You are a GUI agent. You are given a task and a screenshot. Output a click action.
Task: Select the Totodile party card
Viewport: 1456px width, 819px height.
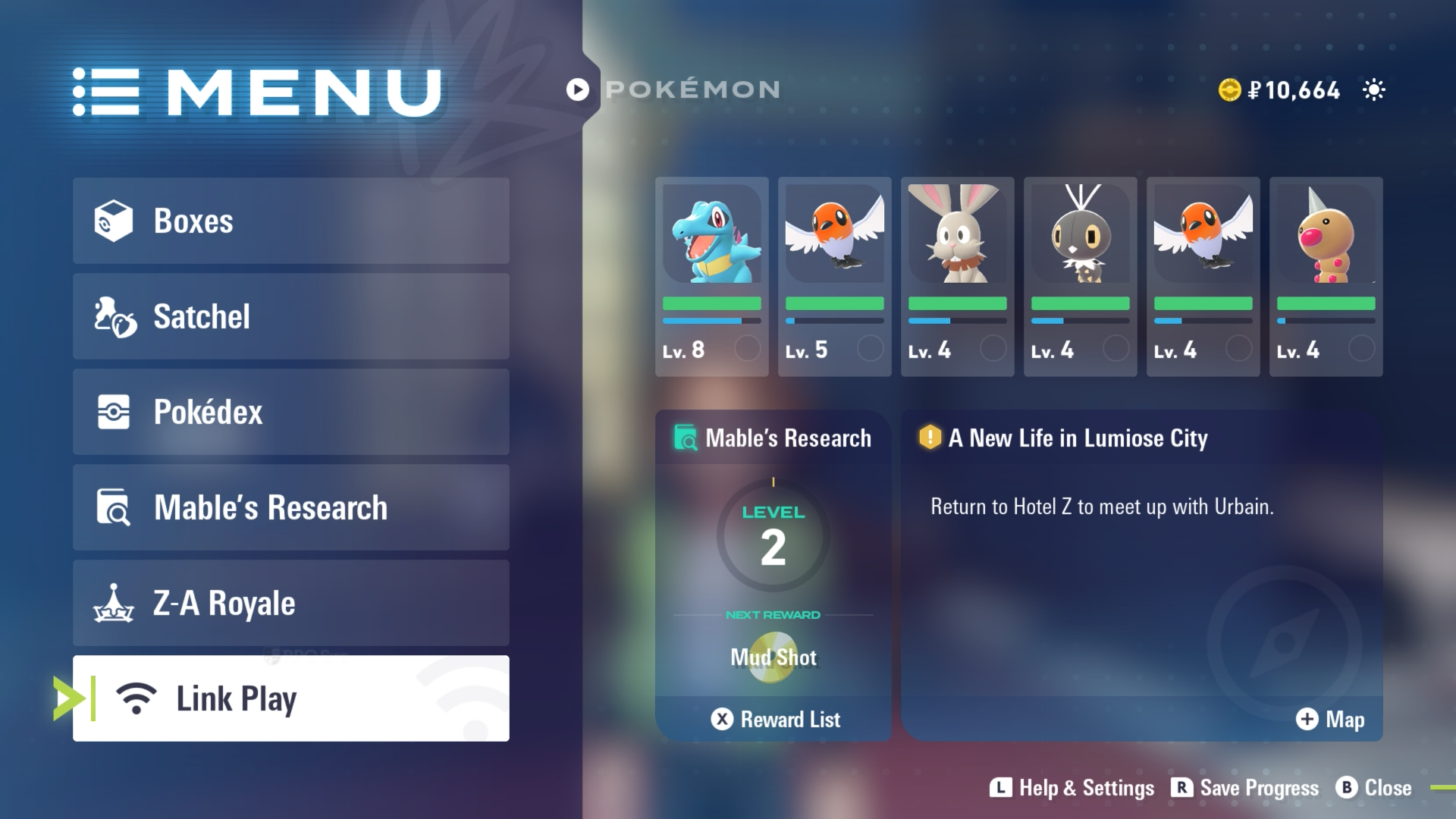tap(711, 277)
